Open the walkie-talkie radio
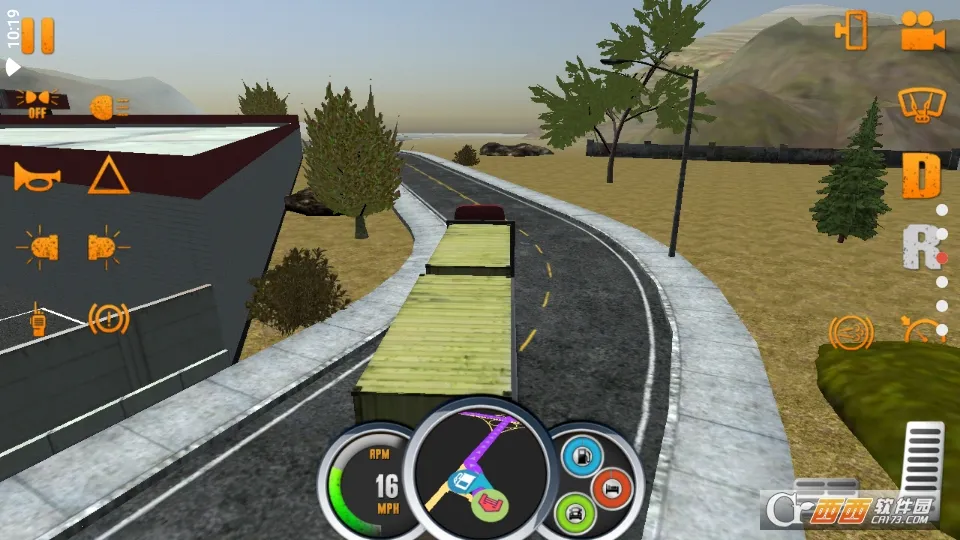The height and width of the screenshot is (540, 960). coord(38,318)
